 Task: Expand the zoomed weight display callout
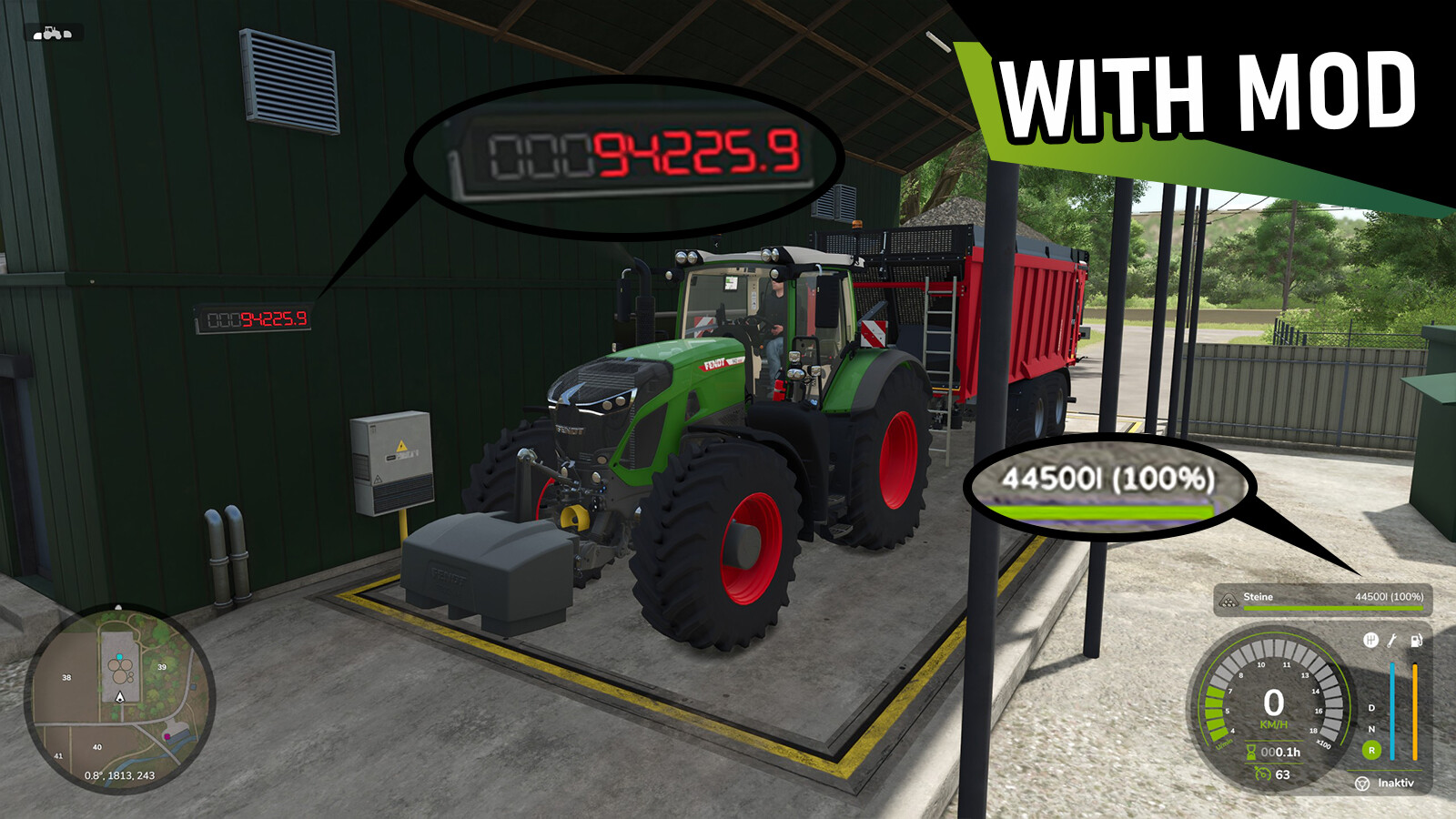pyautogui.click(x=628, y=153)
